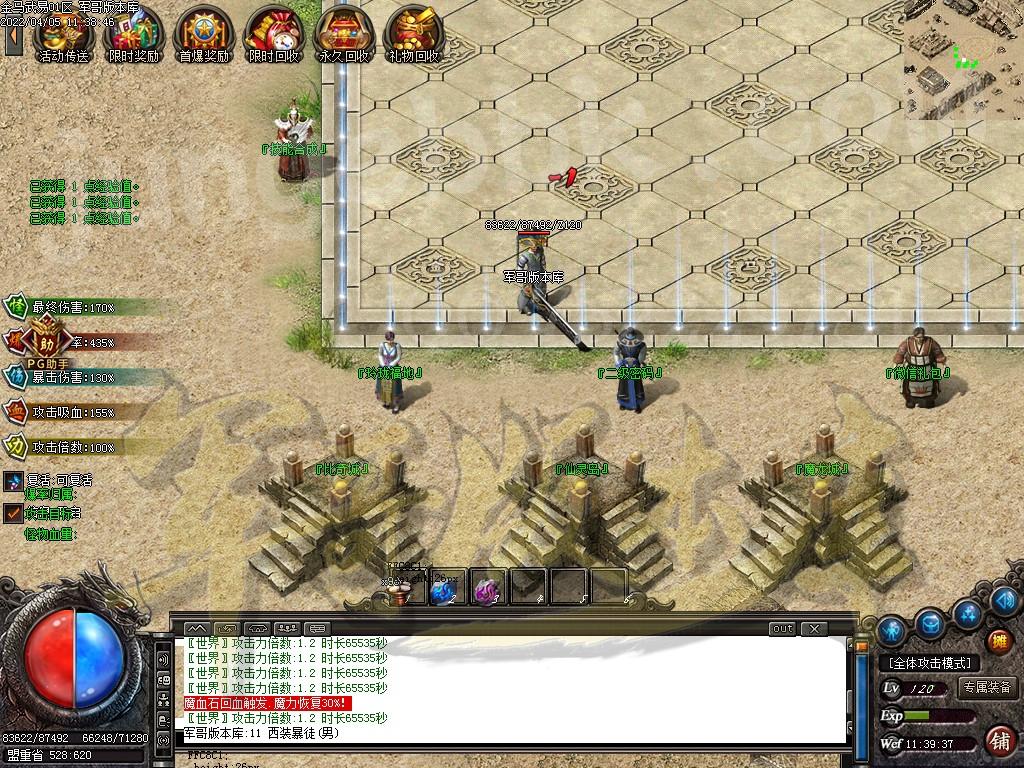Open the 礼物回收 gift recycle icon

click(413, 33)
